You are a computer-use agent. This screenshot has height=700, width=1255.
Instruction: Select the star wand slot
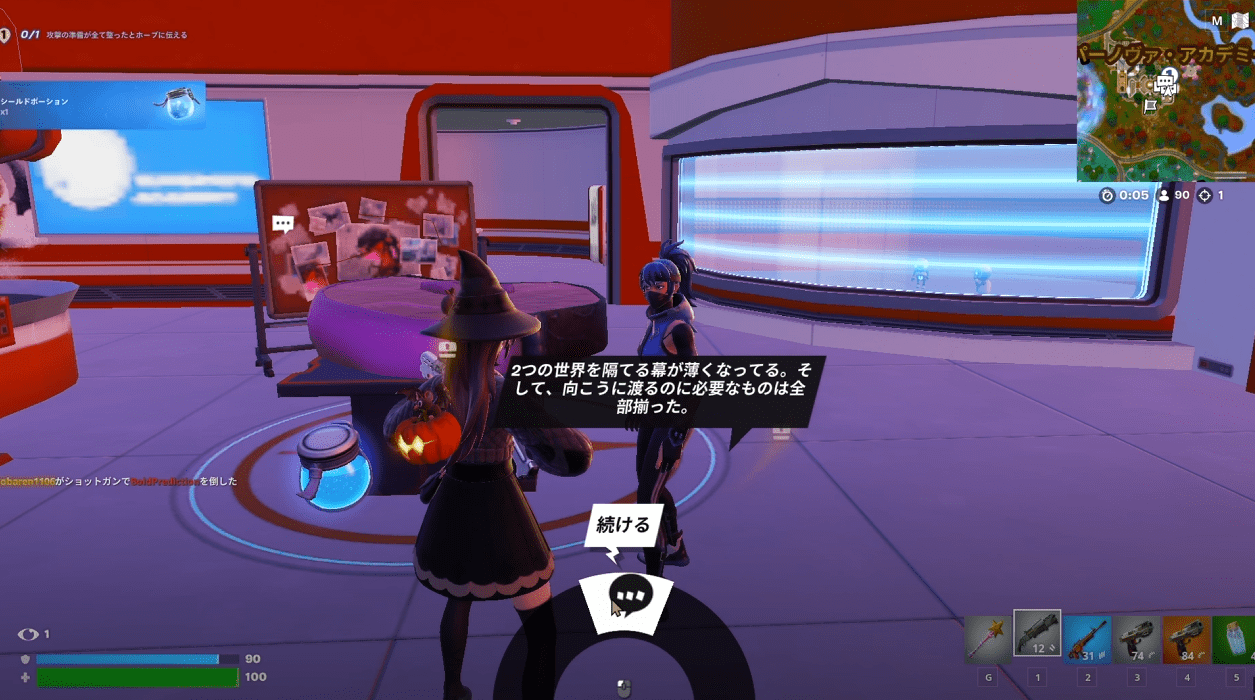[987, 638]
